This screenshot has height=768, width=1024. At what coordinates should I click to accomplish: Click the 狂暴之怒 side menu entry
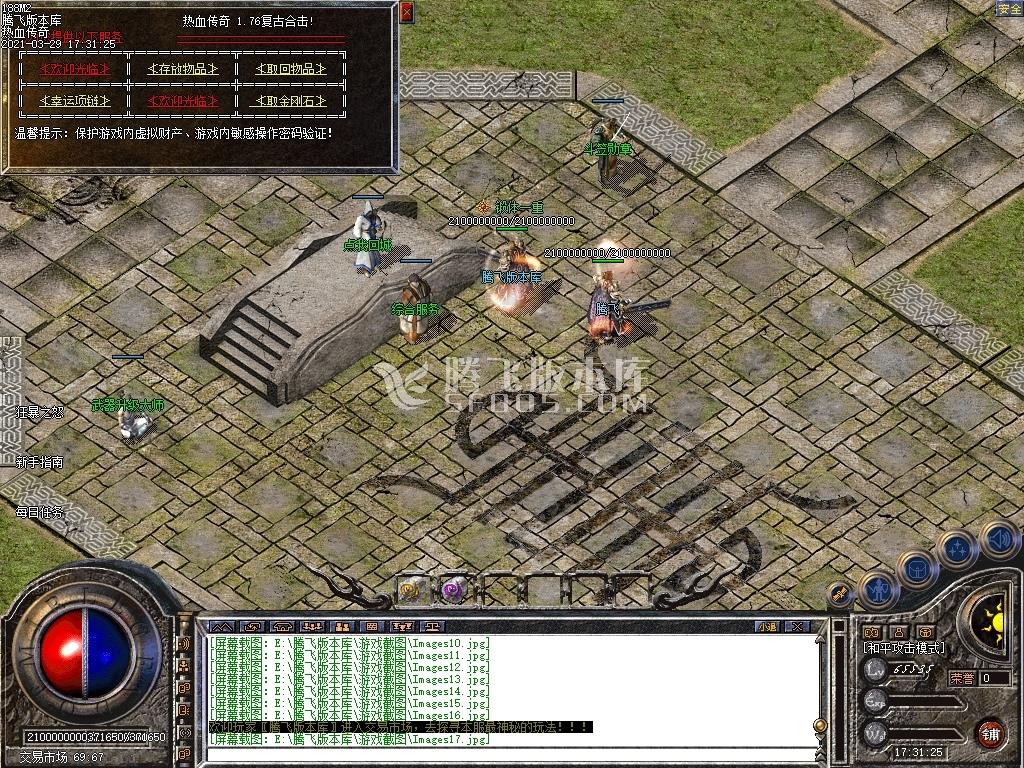(x=40, y=411)
